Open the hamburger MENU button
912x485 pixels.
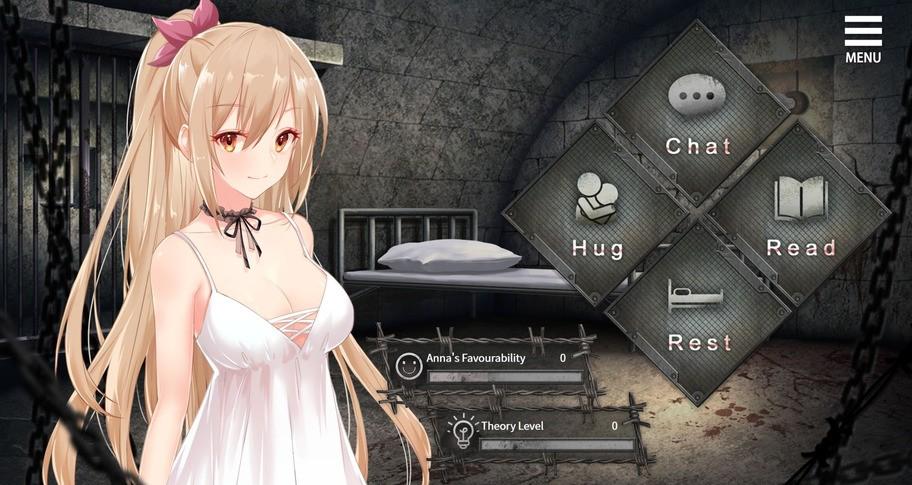(862, 38)
